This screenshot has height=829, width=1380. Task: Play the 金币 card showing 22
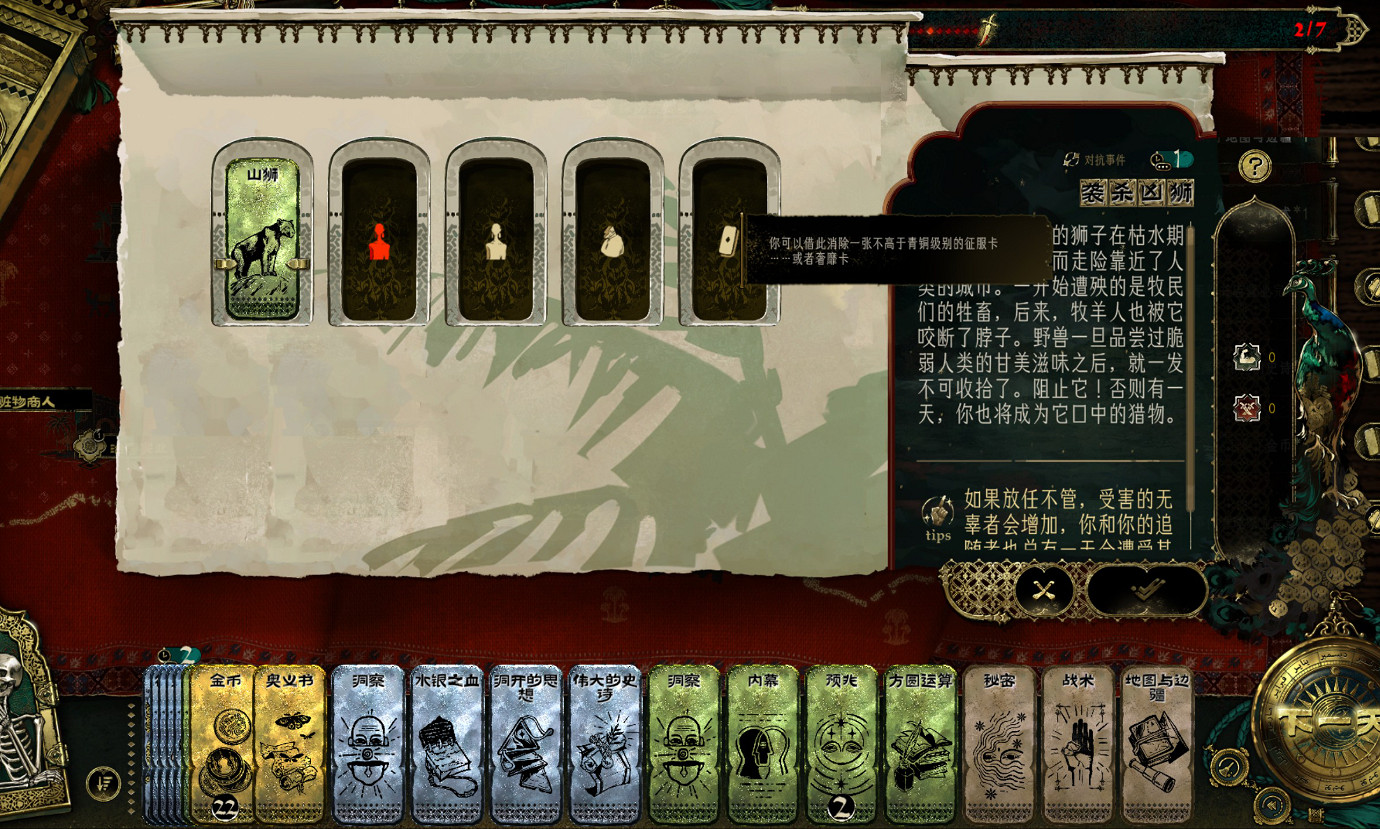point(222,745)
